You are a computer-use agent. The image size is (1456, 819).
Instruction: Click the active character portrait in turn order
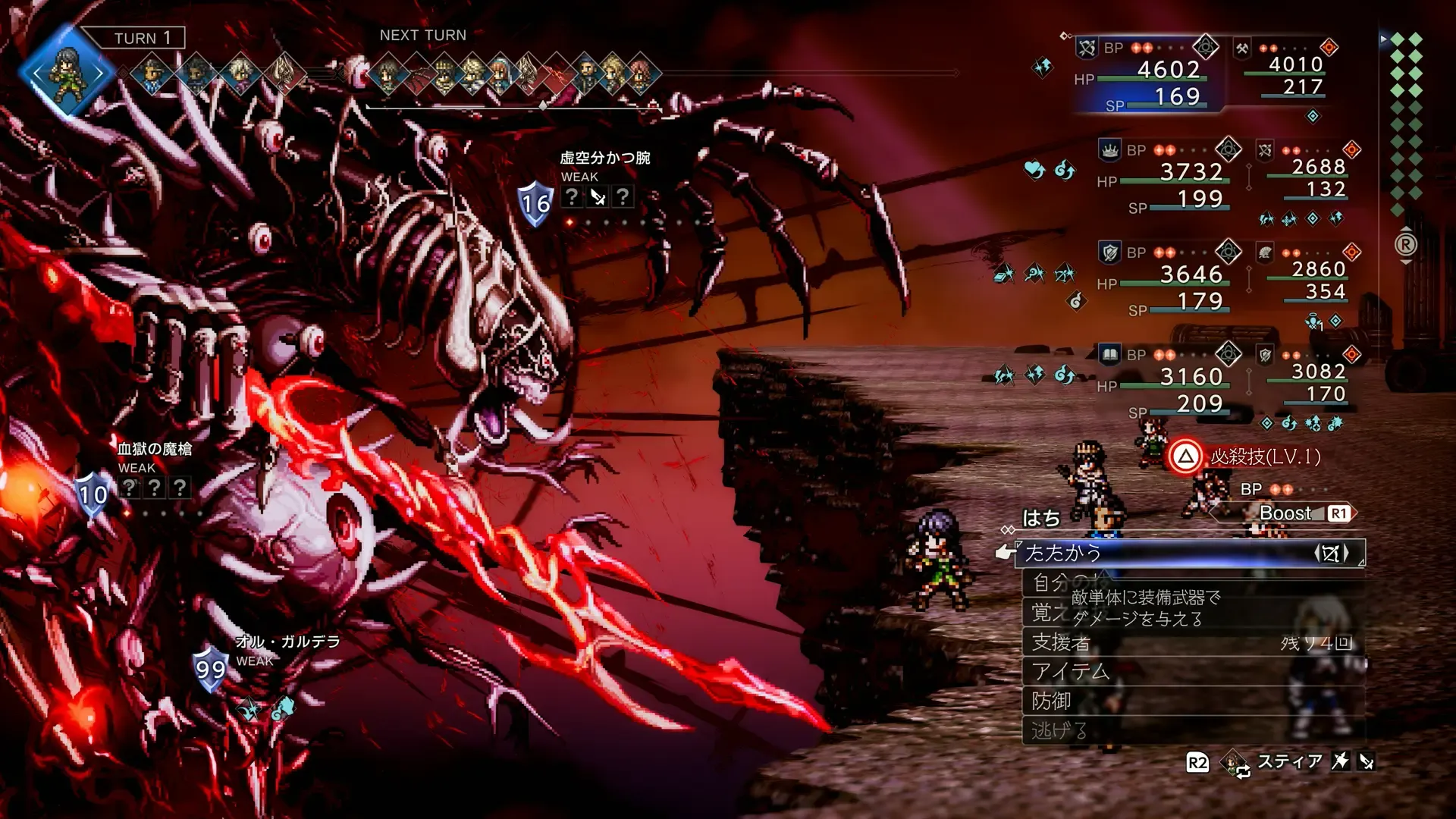pos(66,72)
